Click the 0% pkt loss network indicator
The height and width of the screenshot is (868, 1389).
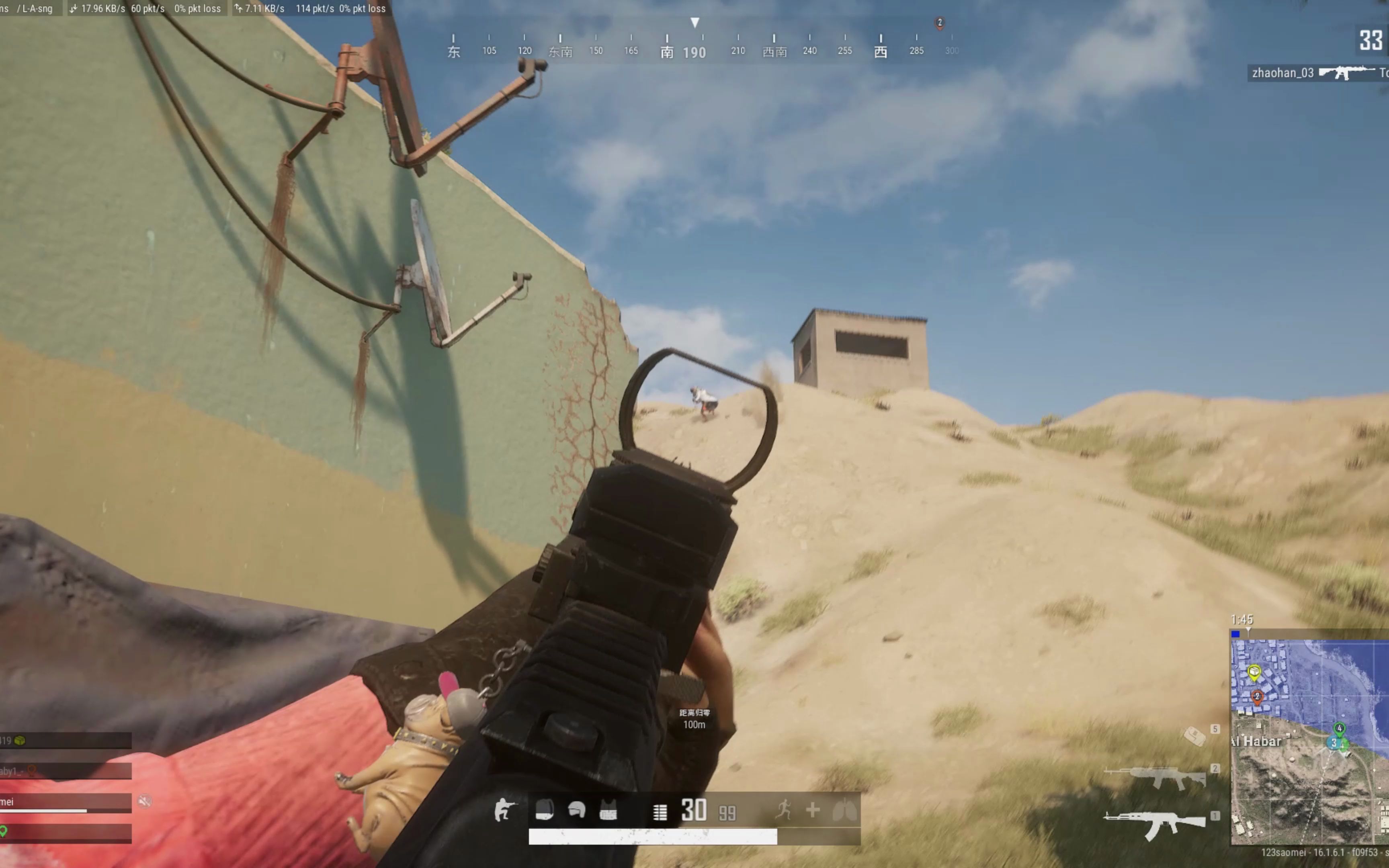pyautogui.click(x=197, y=8)
